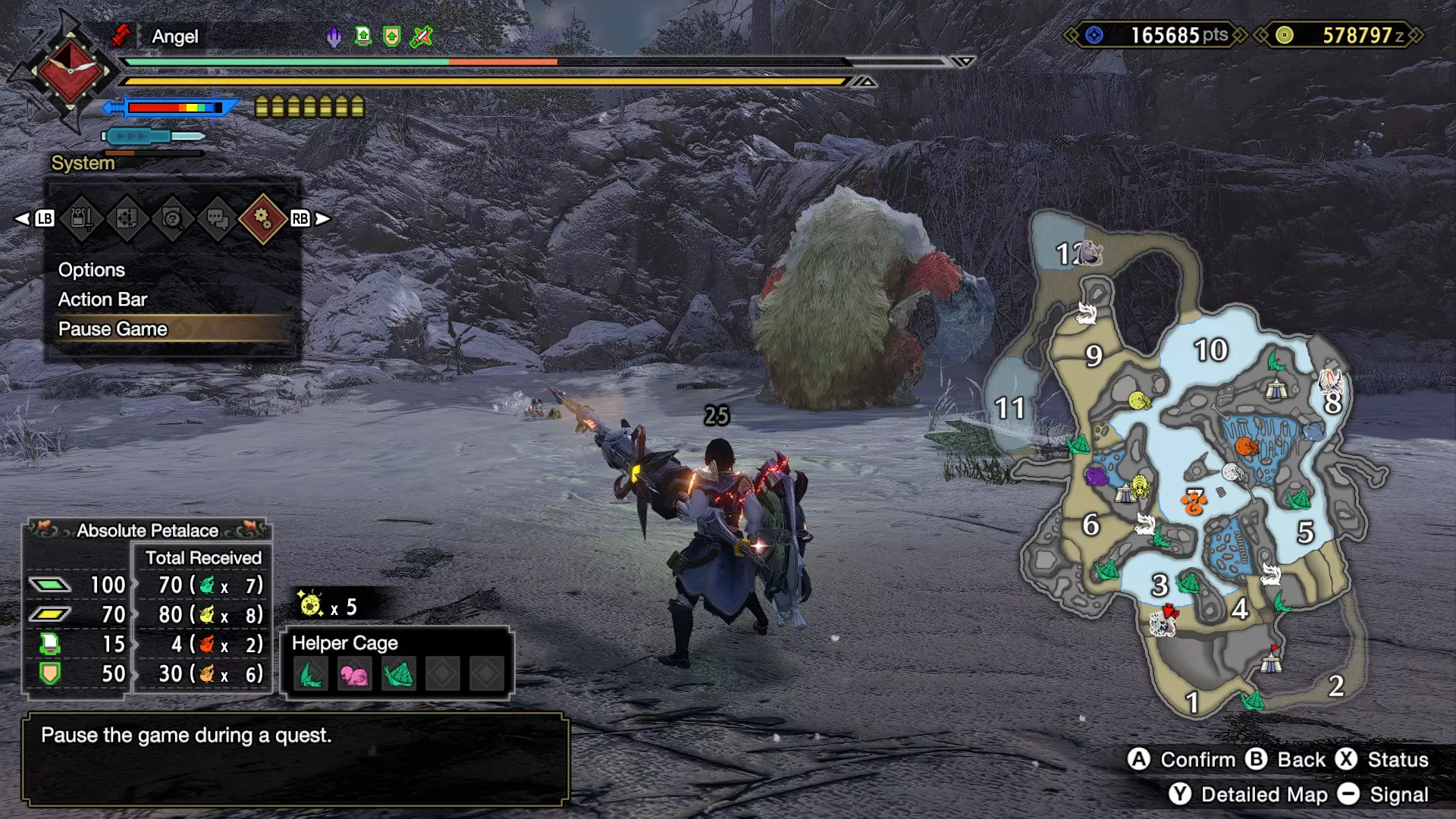This screenshot has width=1456, height=819.
Task: Select the monster icon at area 8
Action: tap(1330, 381)
